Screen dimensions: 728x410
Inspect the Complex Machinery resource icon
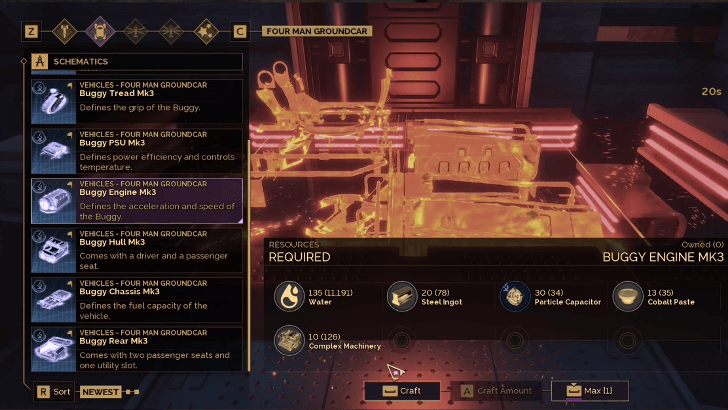pyautogui.click(x=289, y=340)
